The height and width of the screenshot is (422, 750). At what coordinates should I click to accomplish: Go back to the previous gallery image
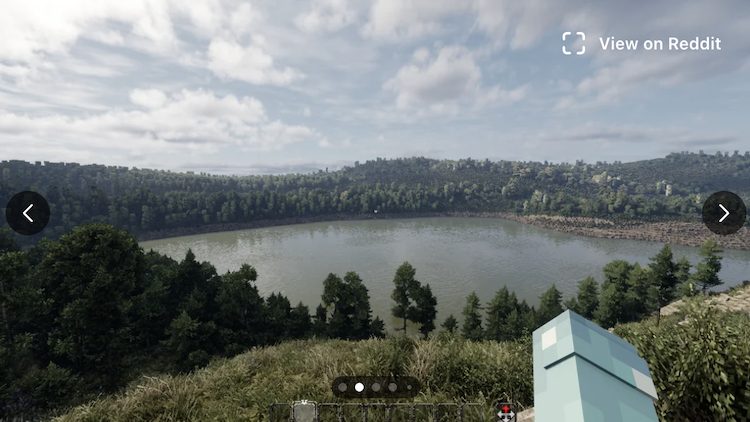pos(28,213)
